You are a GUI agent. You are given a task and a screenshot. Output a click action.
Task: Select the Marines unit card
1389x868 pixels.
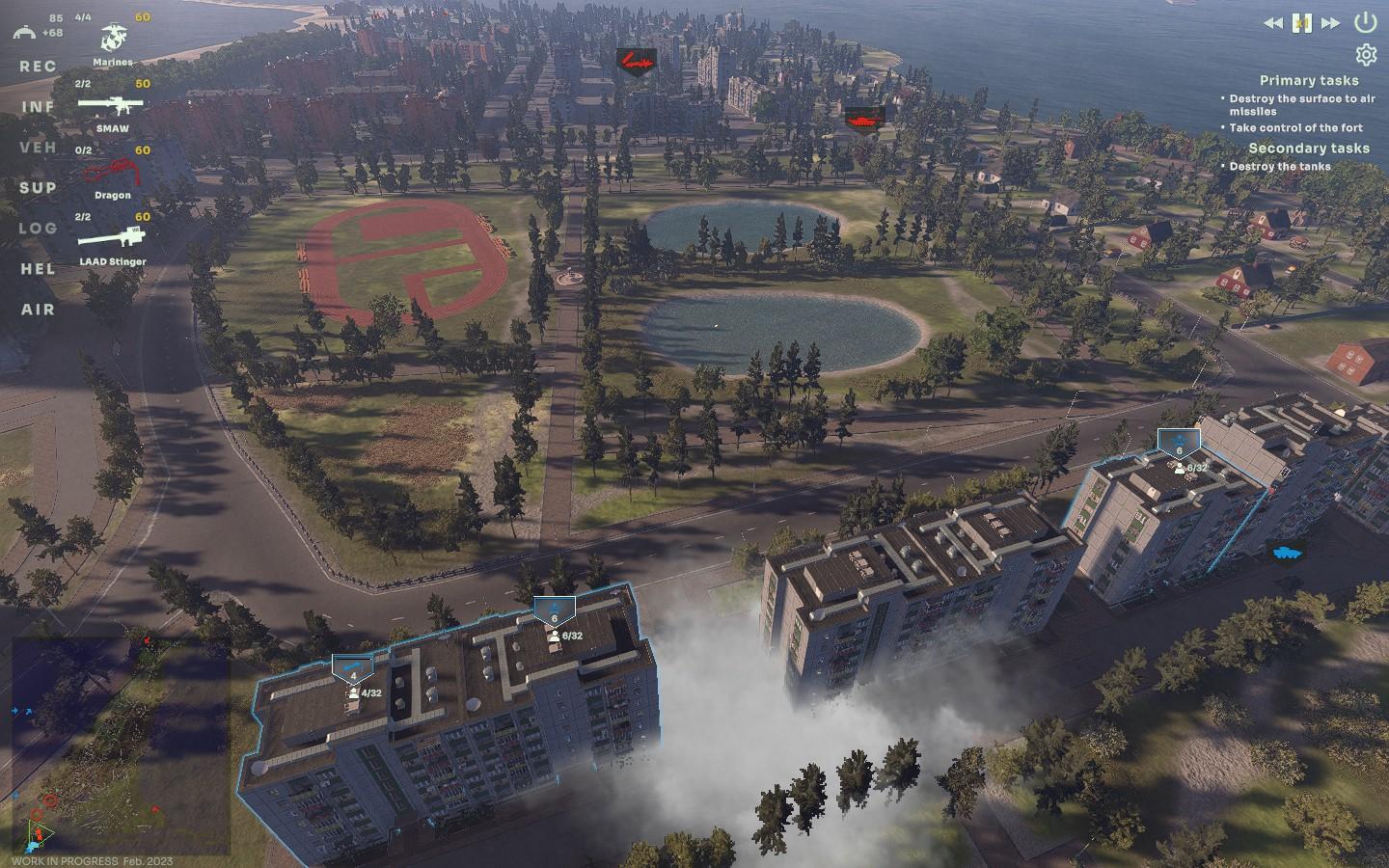[x=114, y=42]
